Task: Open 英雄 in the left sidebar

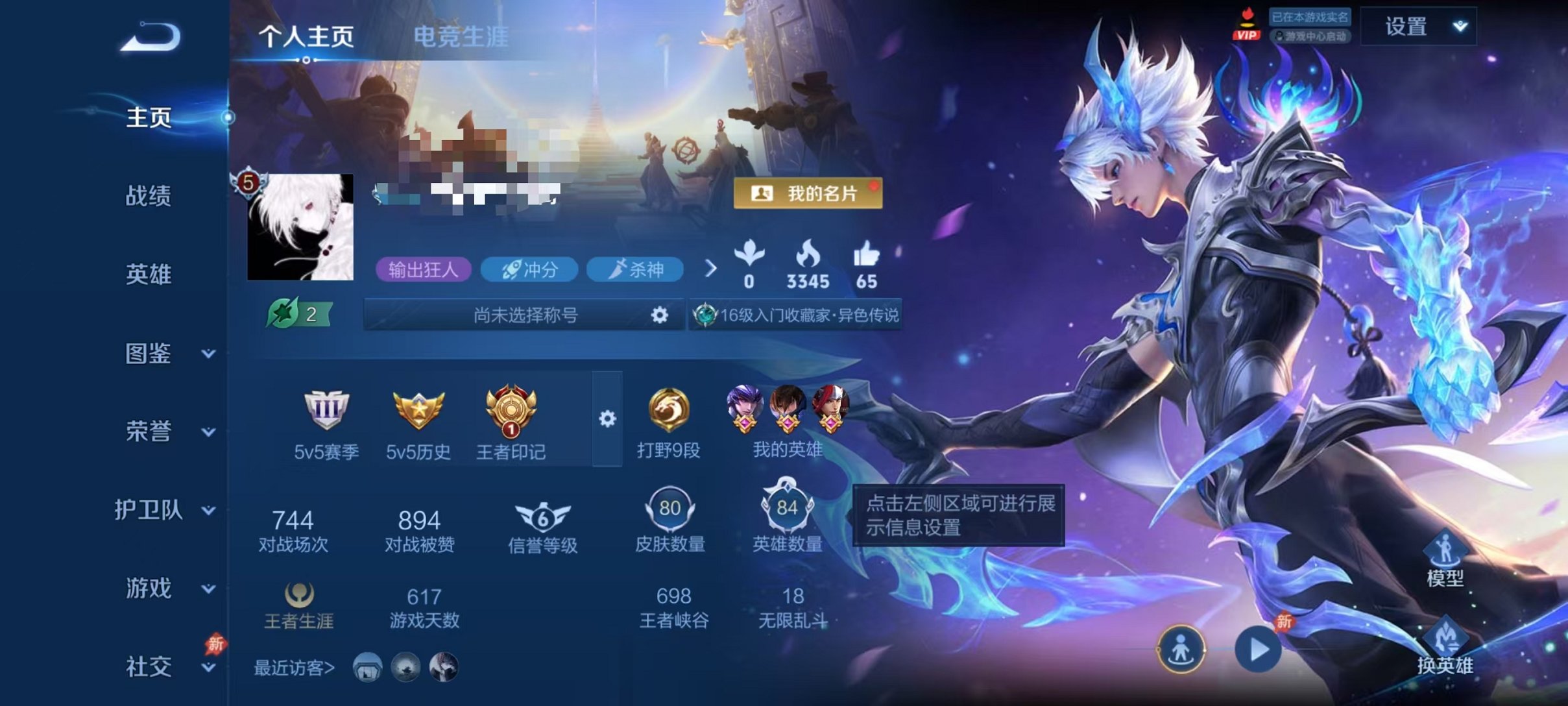Action: (x=148, y=276)
